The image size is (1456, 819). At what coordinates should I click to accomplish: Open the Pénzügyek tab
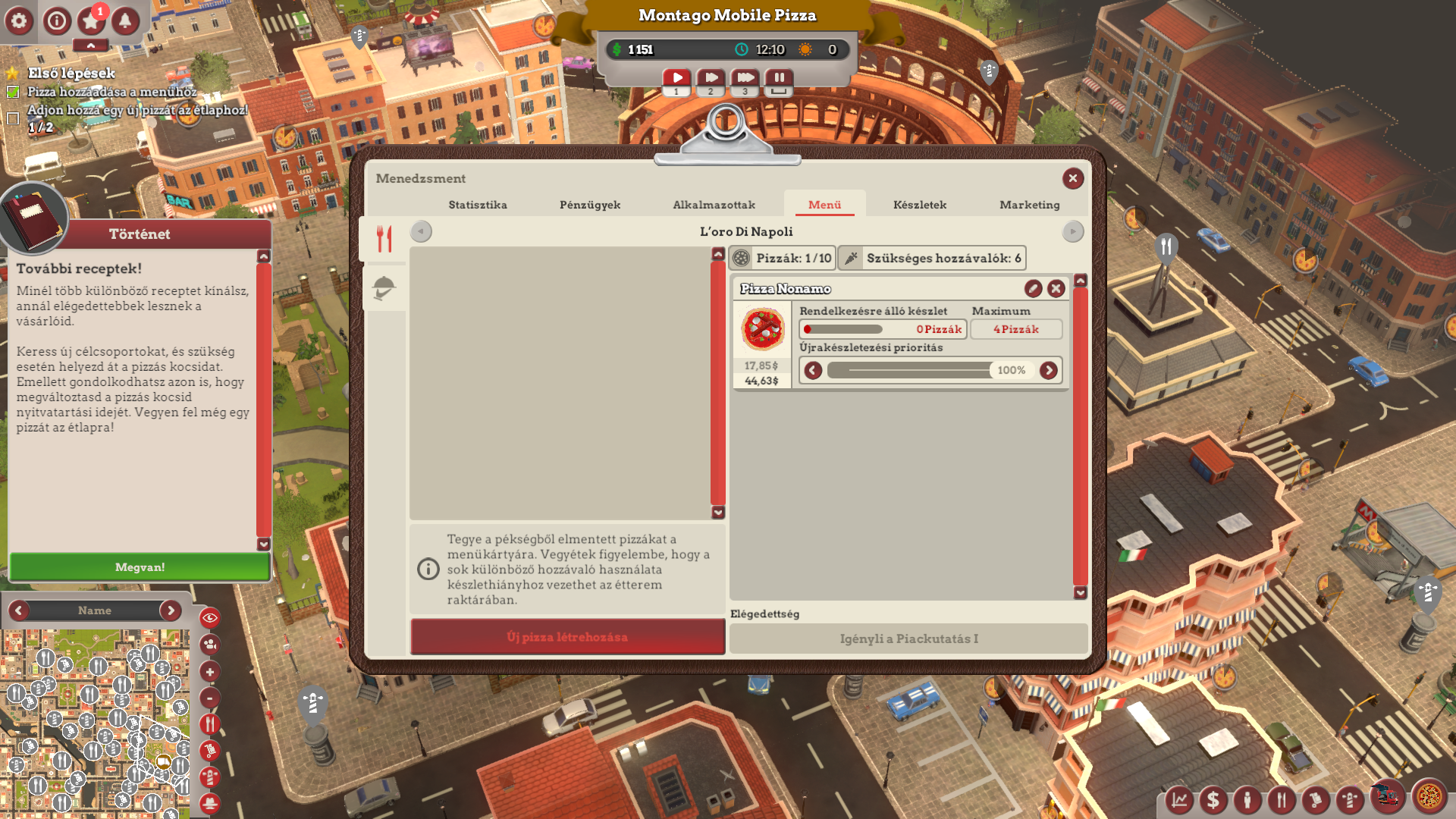(590, 205)
